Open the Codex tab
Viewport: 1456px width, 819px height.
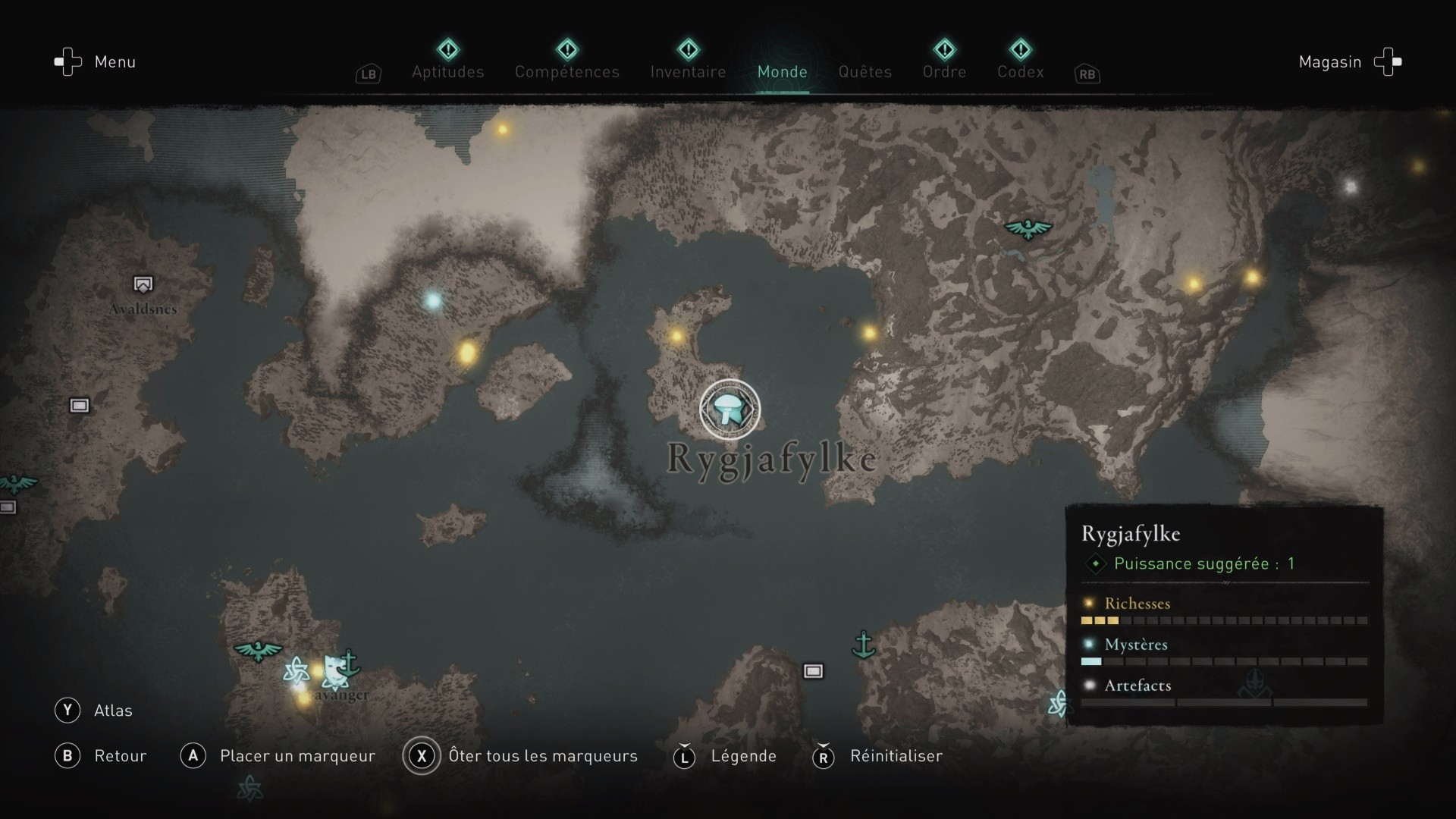[1021, 72]
